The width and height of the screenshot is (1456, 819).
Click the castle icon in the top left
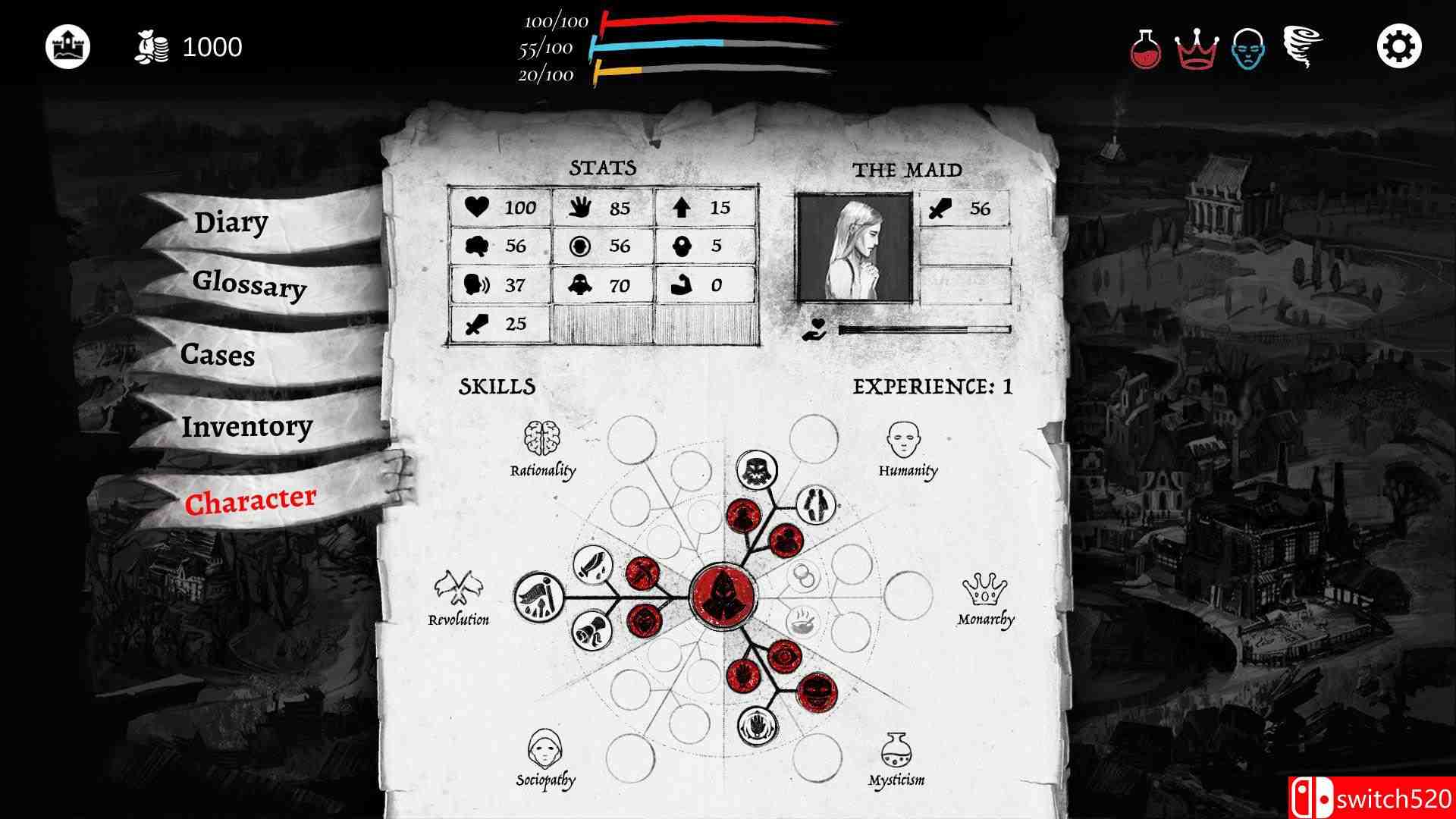pyautogui.click(x=68, y=45)
